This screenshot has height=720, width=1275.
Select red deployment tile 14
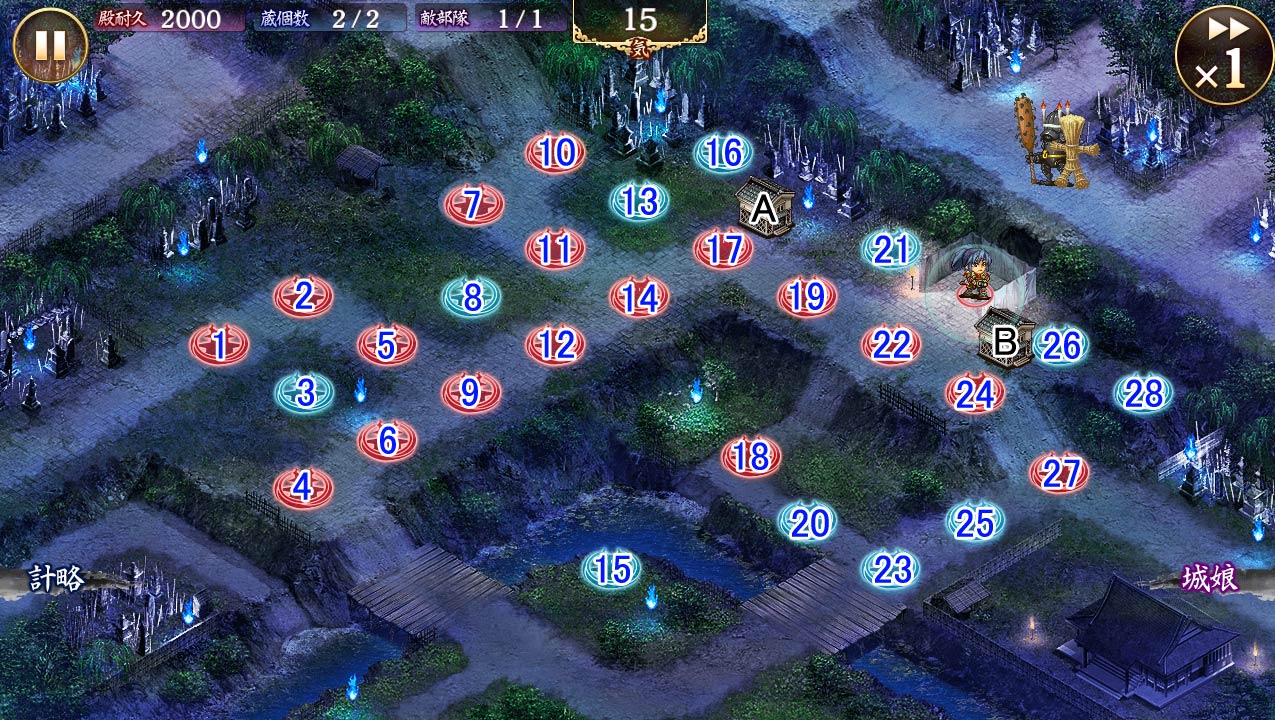(639, 297)
